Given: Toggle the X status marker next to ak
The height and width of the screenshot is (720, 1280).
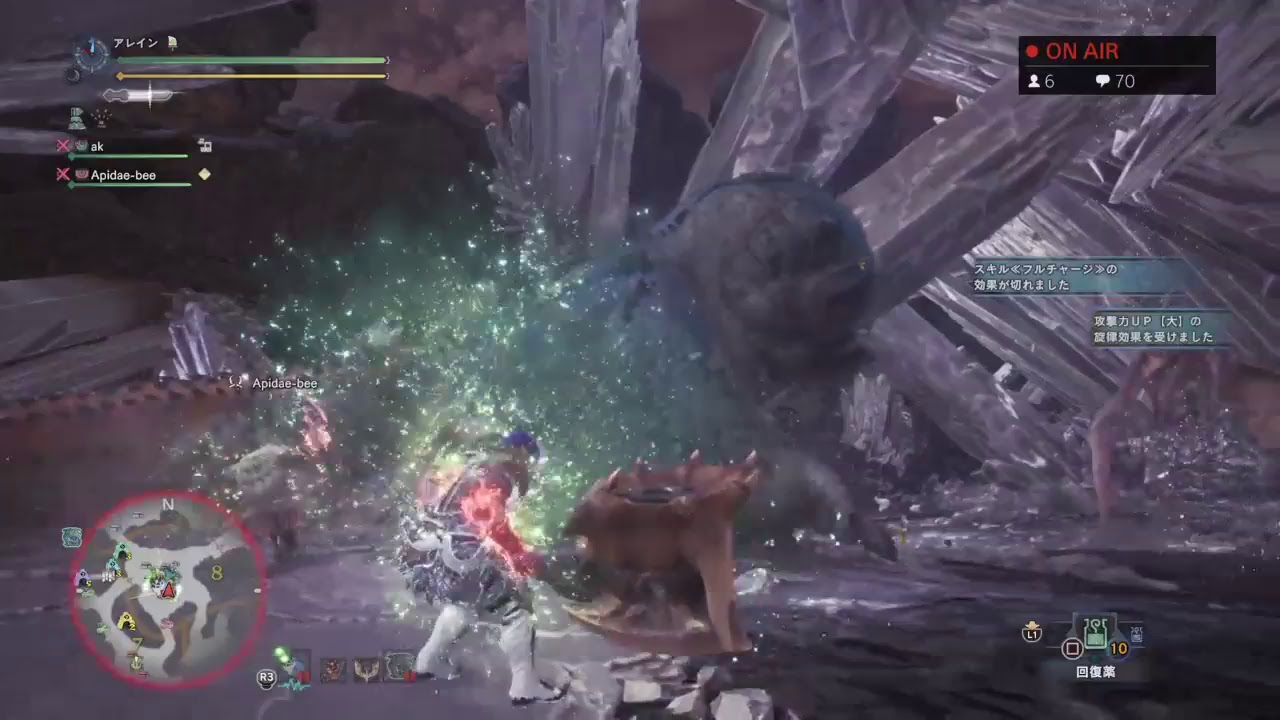Looking at the screenshot, I should point(64,146).
